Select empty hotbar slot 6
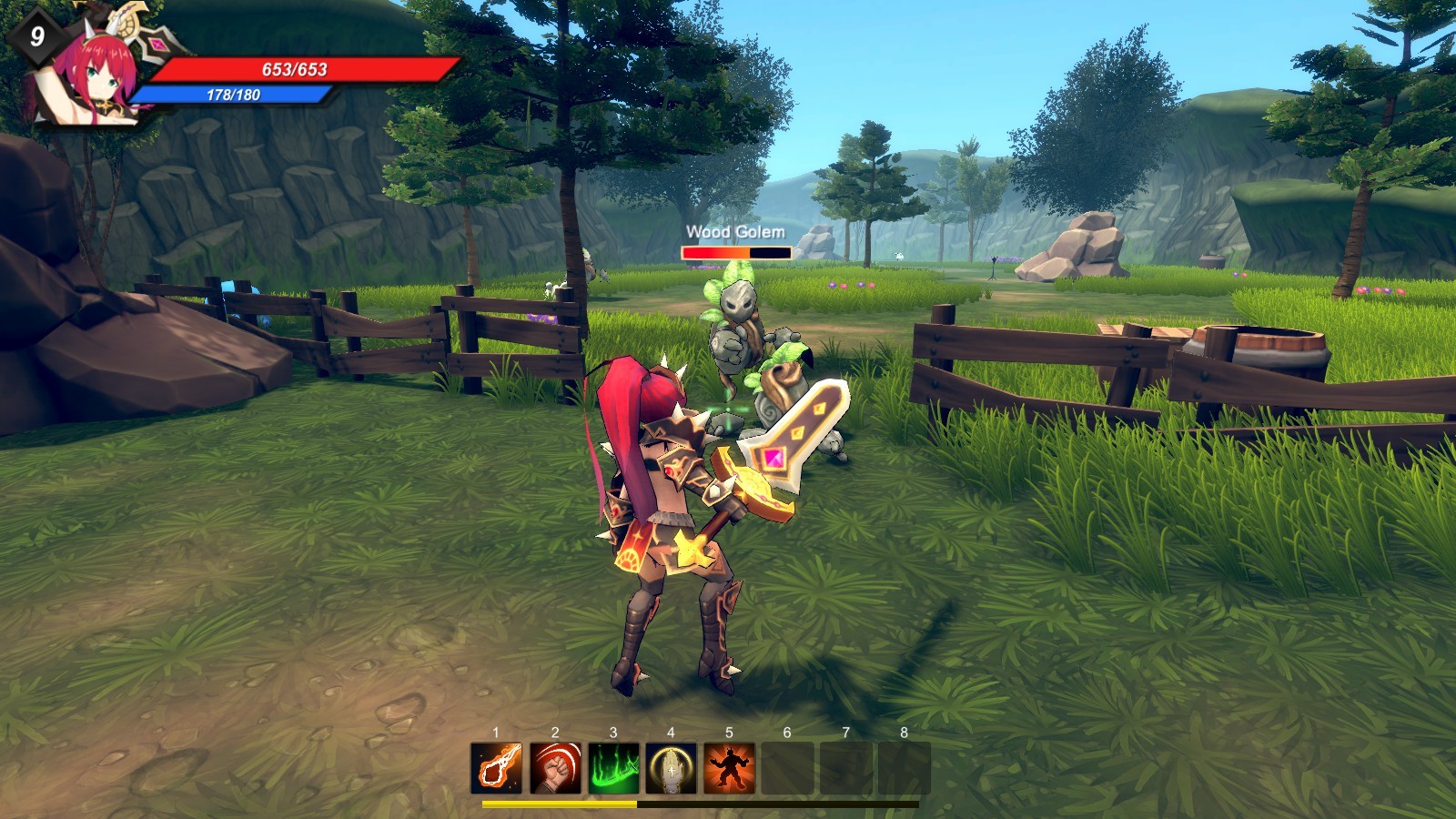 pos(788,769)
